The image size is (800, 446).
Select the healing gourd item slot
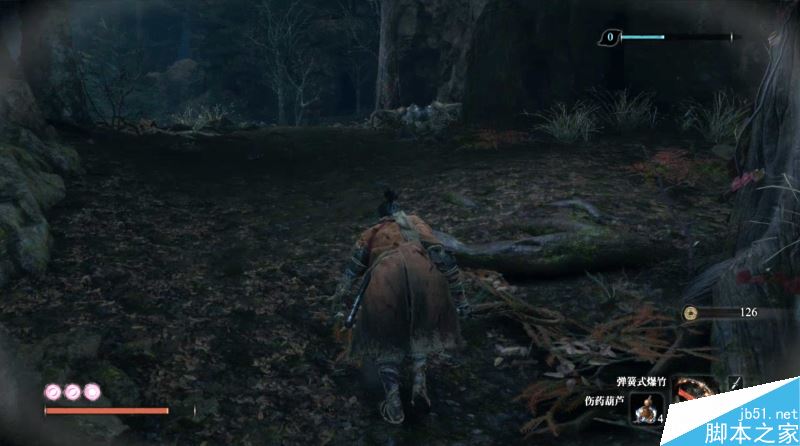[x=648, y=408]
